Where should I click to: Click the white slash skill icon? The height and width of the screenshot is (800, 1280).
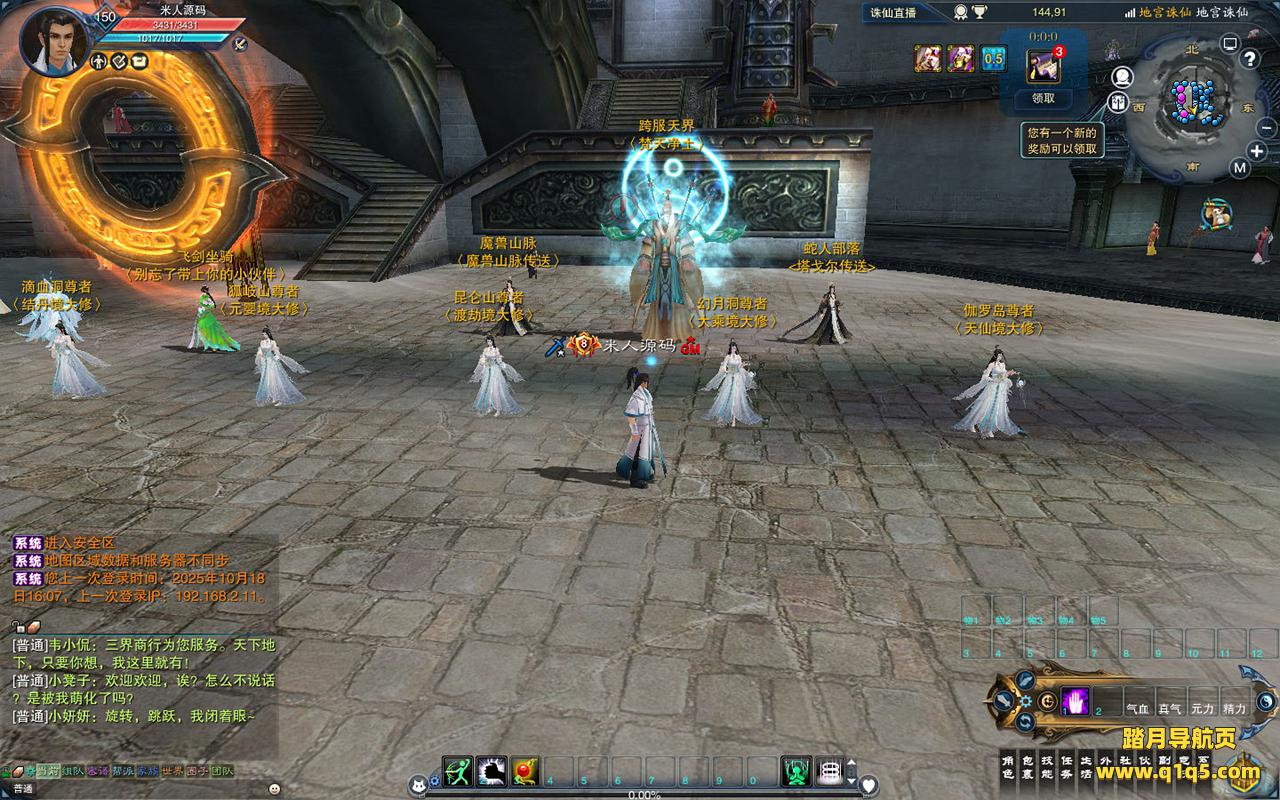click(x=491, y=770)
